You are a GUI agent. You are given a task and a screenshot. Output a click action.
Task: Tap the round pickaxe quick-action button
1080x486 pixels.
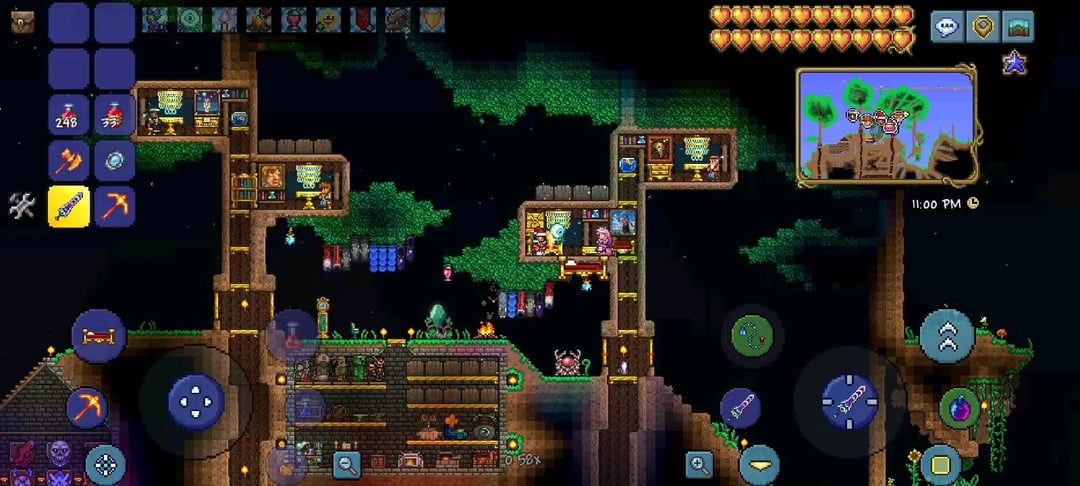[x=87, y=407]
